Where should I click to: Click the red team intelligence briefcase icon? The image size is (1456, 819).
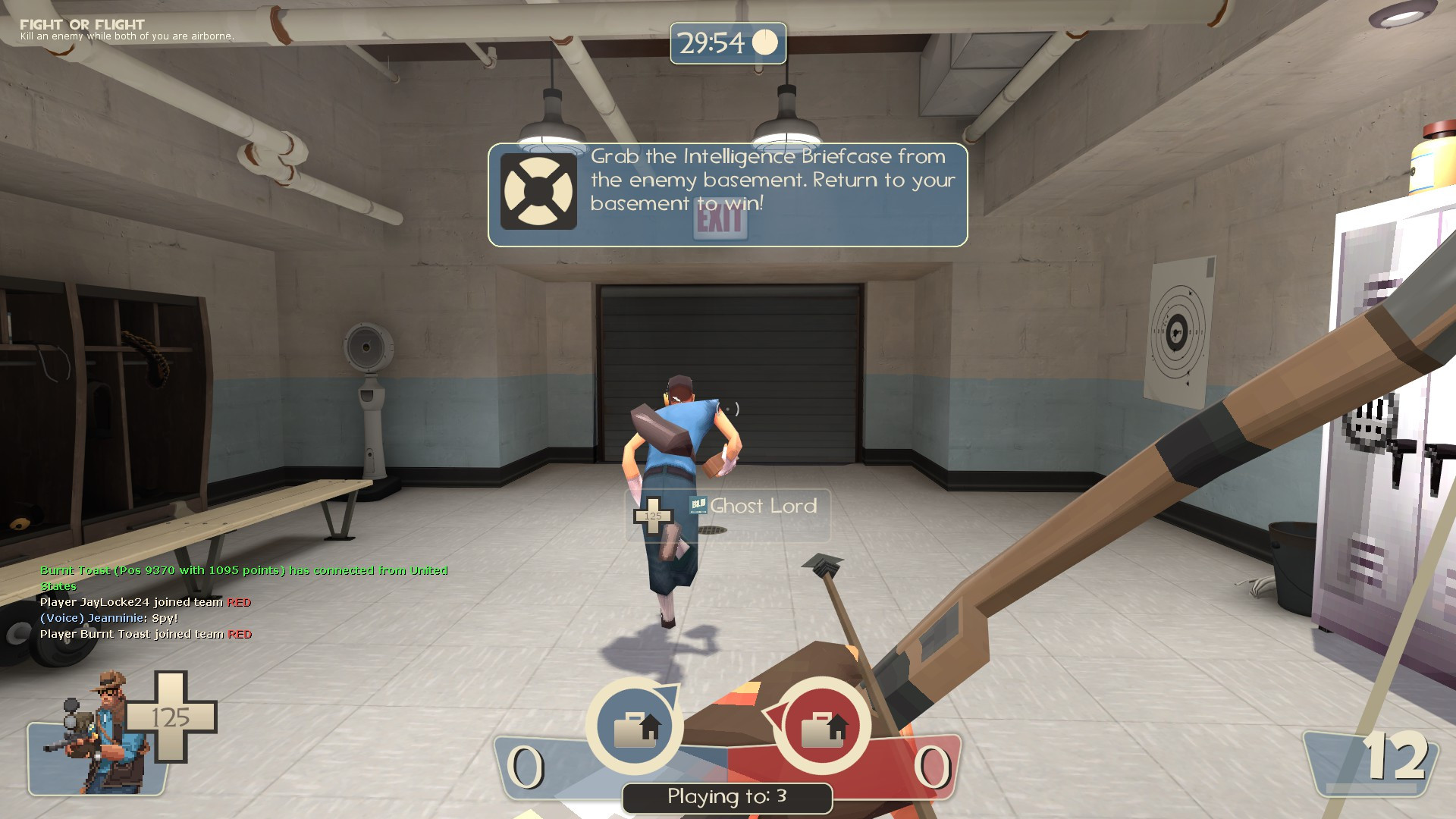click(x=822, y=727)
